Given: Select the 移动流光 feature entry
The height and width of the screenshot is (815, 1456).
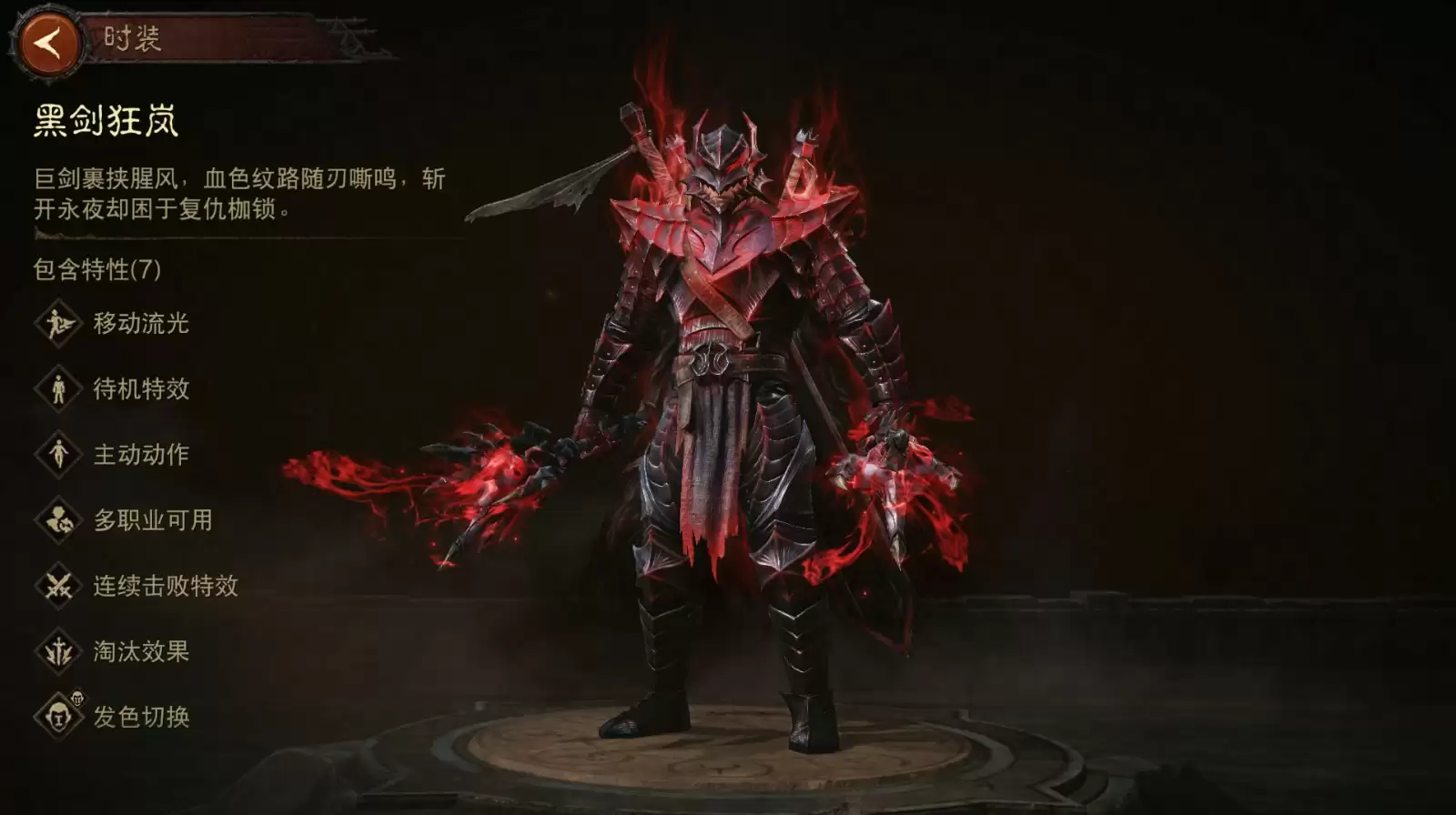Looking at the screenshot, I should click(x=113, y=323).
